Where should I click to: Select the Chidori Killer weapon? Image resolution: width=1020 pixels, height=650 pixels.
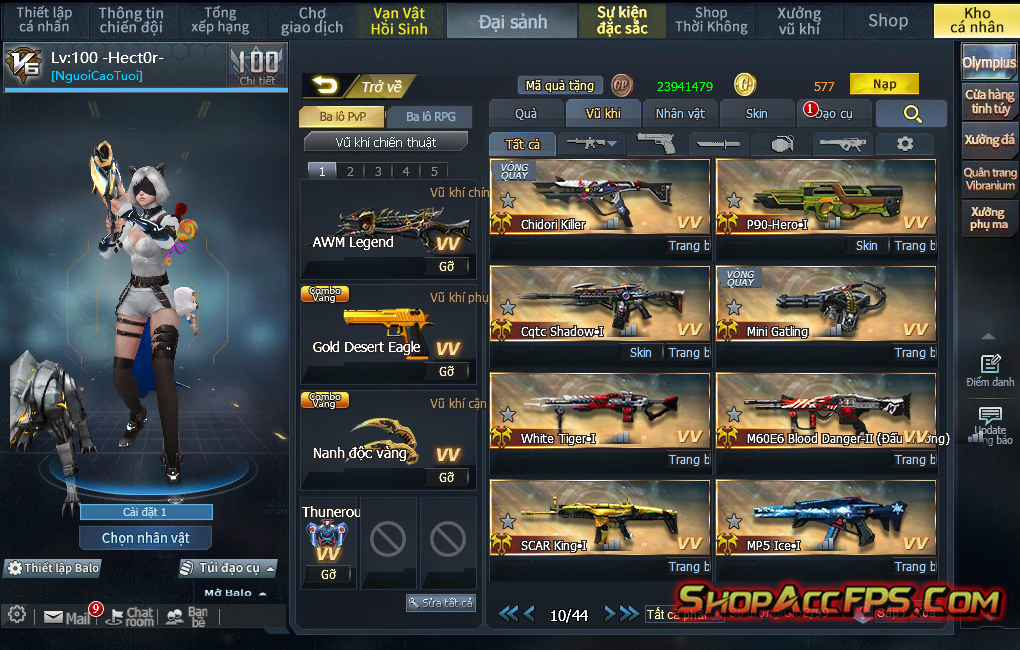(599, 198)
